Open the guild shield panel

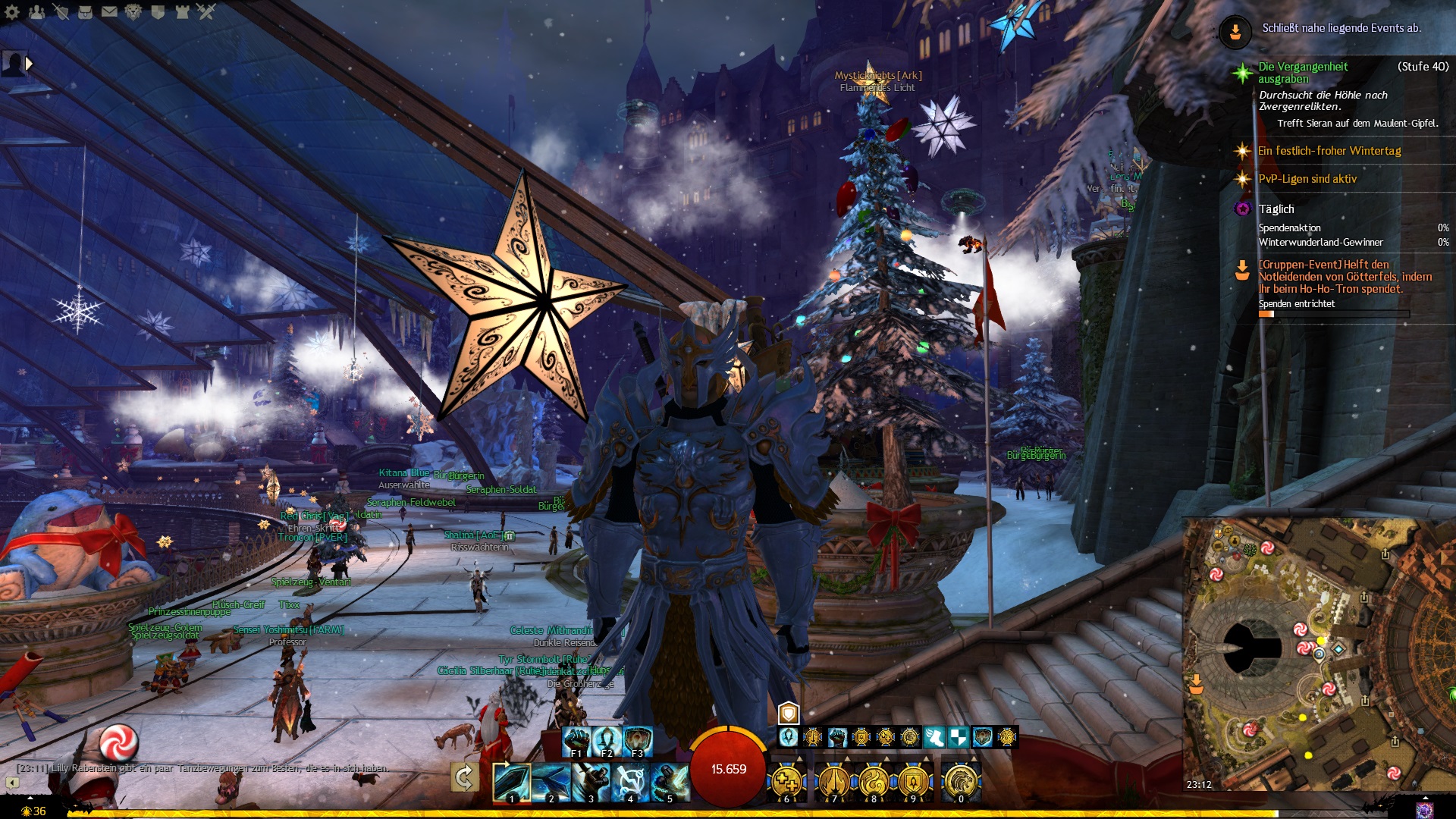(x=158, y=11)
